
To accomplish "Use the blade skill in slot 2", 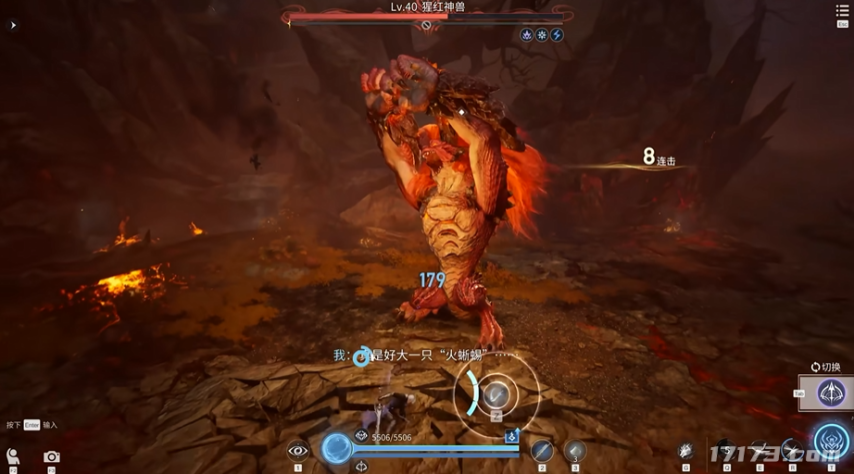I will pyautogui.click(x=542, y=451).
